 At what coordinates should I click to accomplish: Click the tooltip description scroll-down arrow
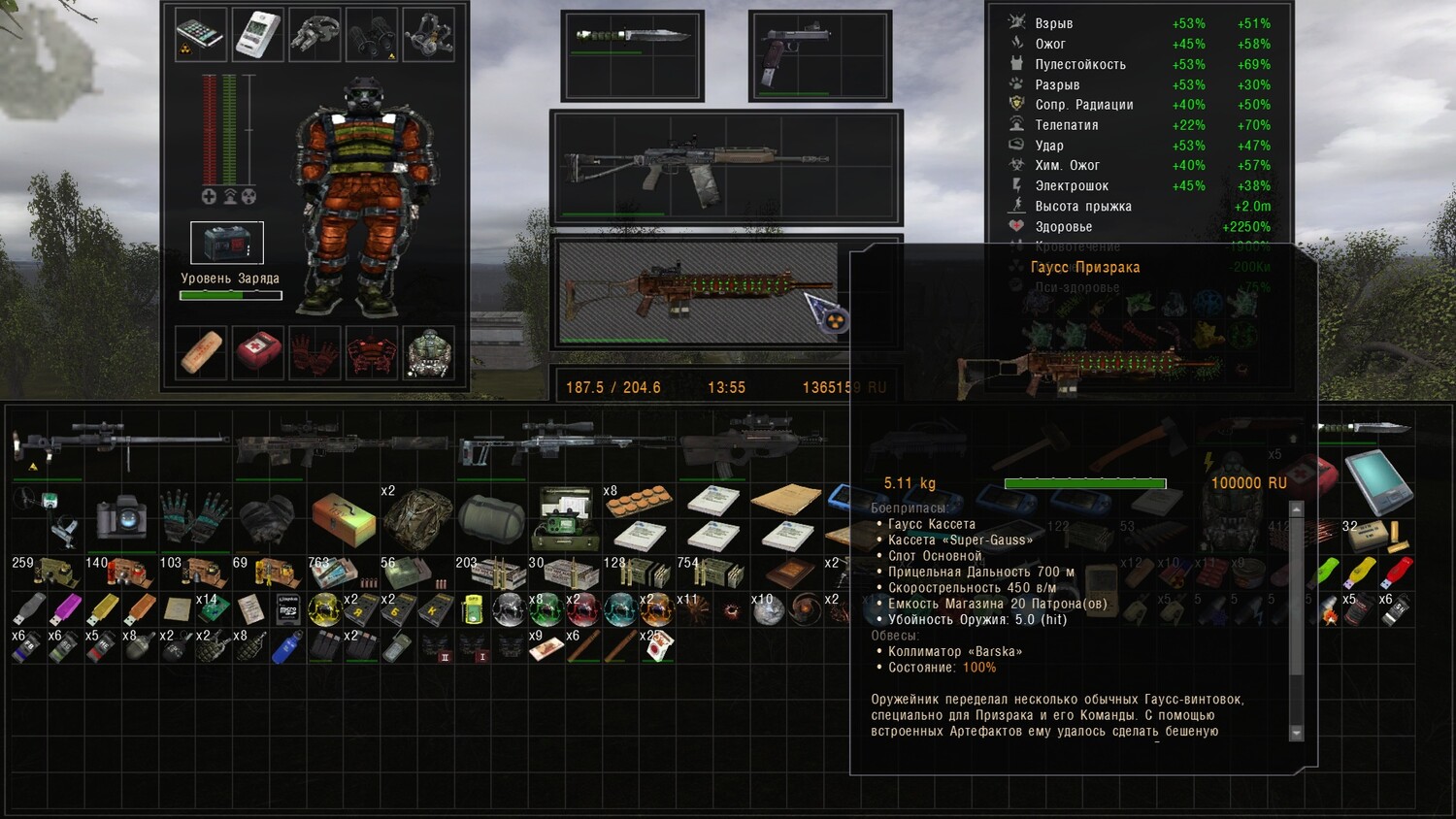(1297, 733)
